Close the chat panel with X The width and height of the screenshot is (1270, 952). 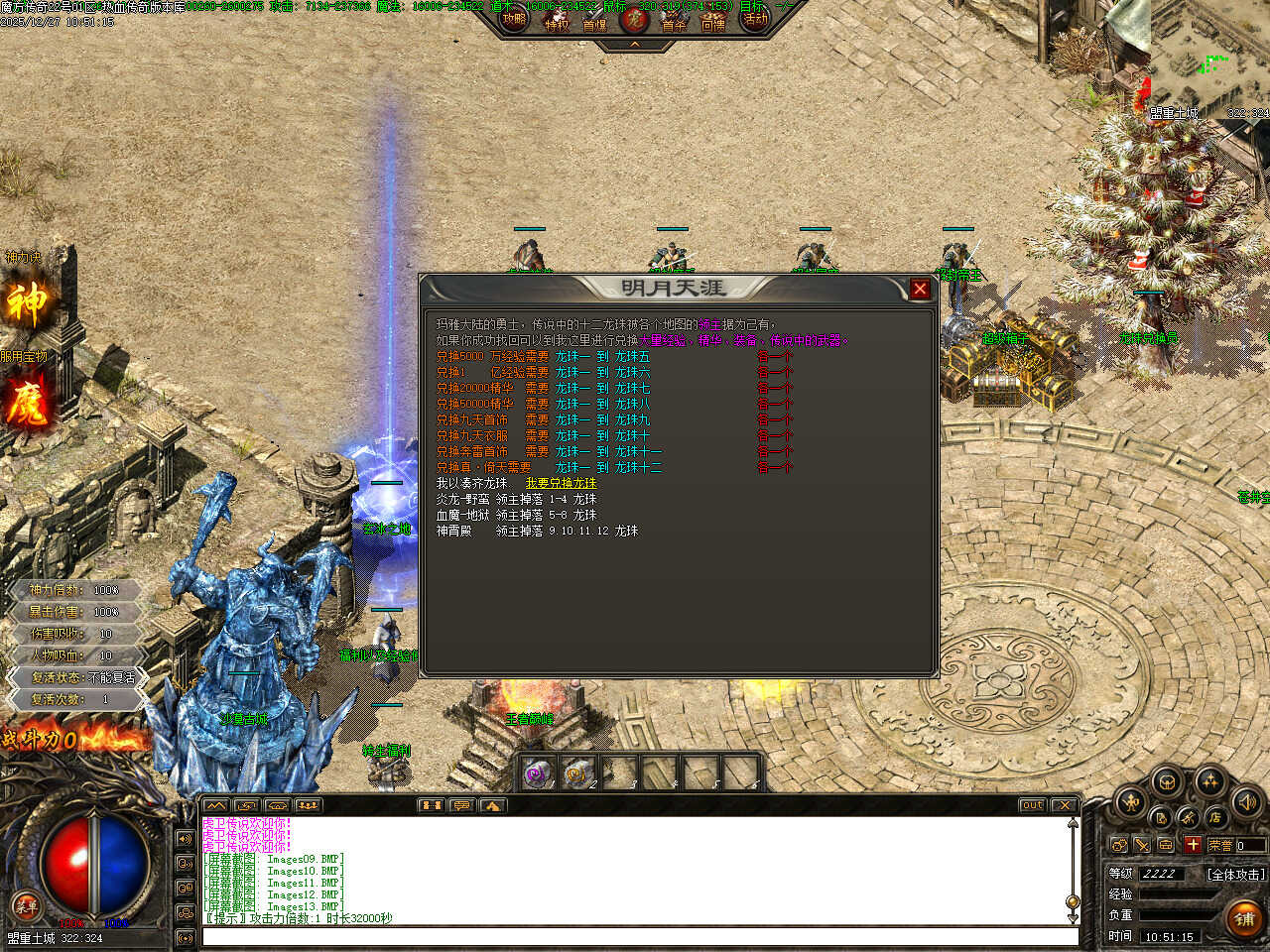click(1064, 805)
